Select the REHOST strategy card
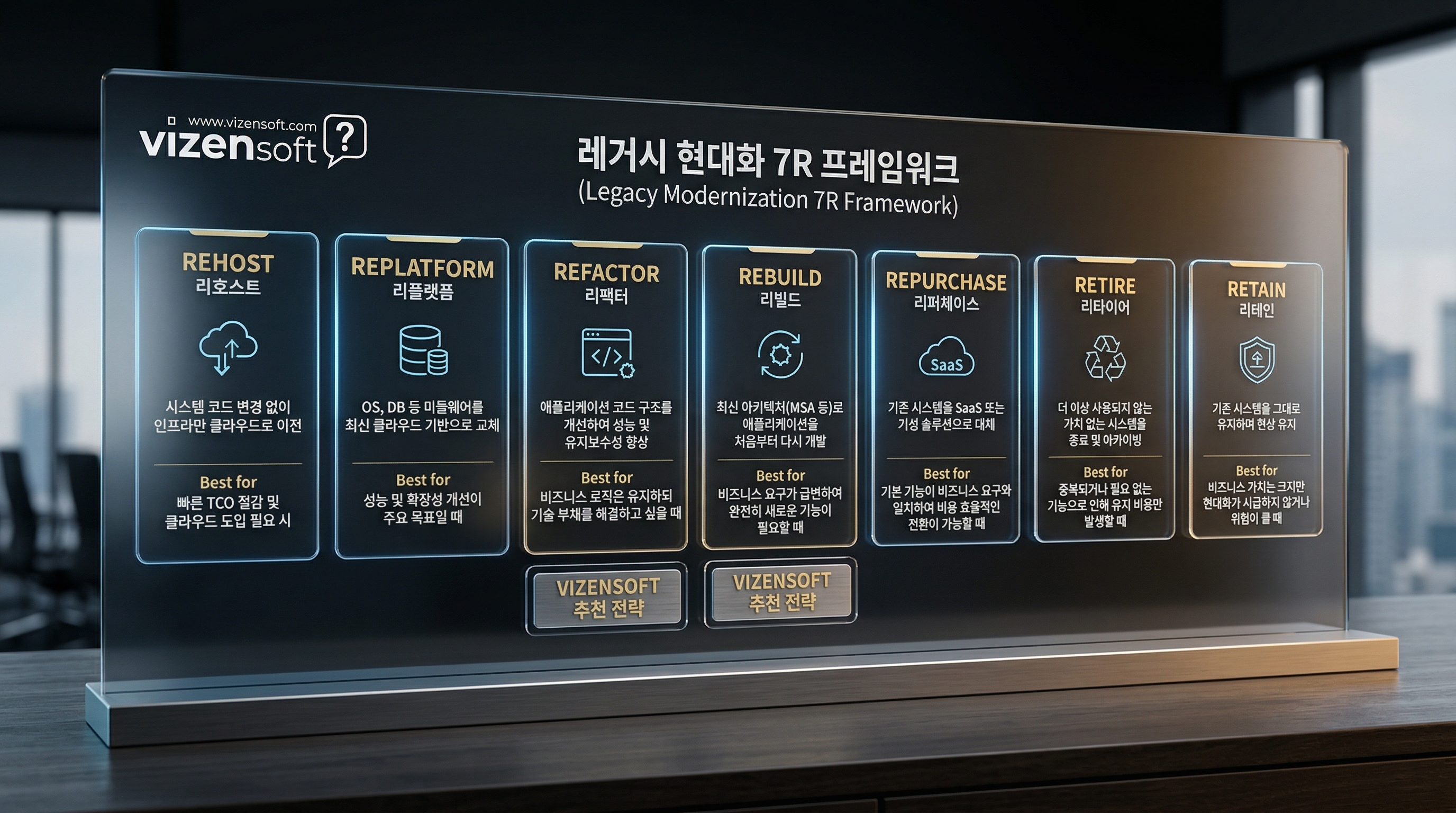Screen dimensions: 1456x813 tap(227, 396)
